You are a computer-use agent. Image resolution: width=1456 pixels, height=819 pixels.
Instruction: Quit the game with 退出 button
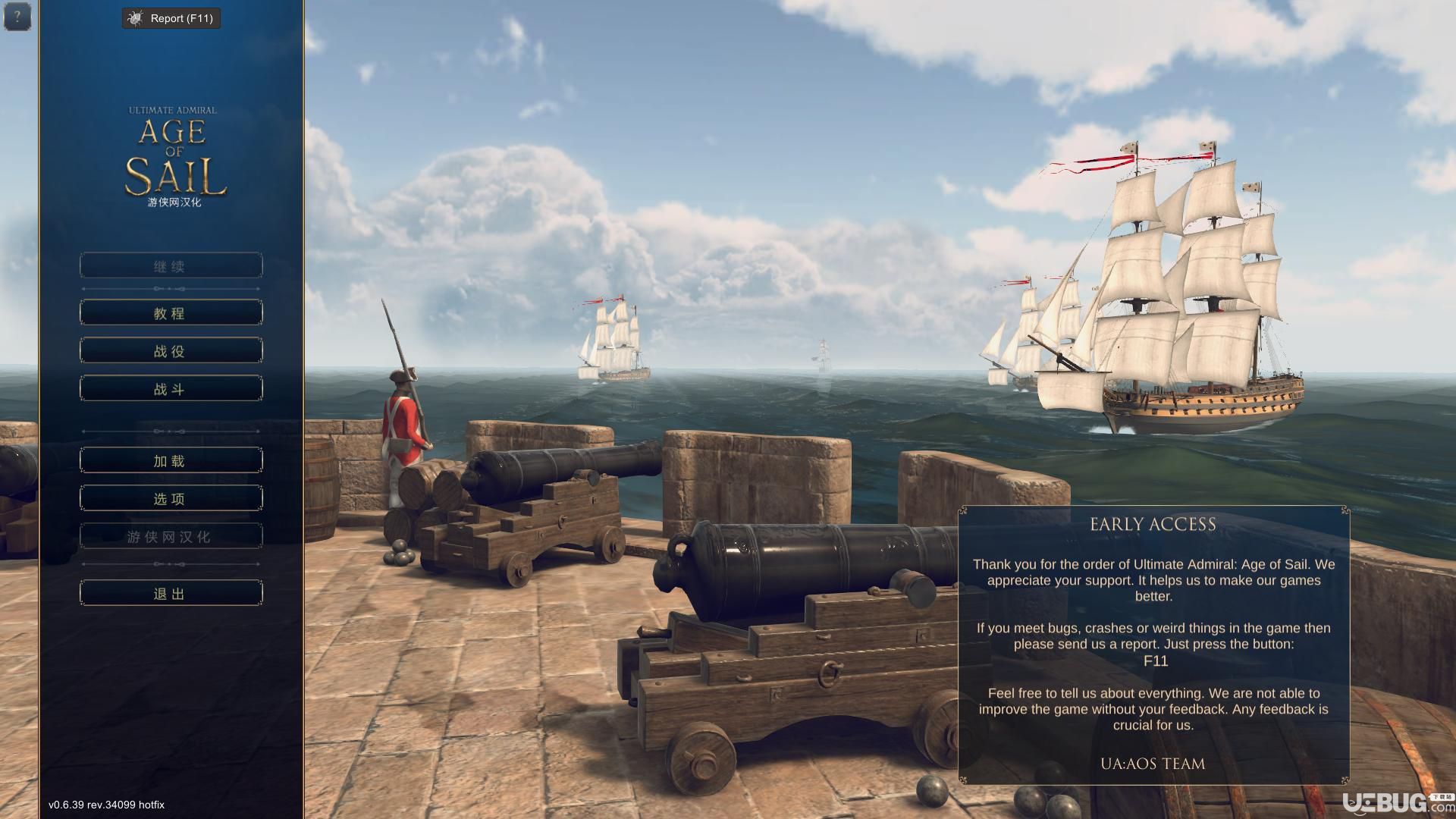click(171, 593)
